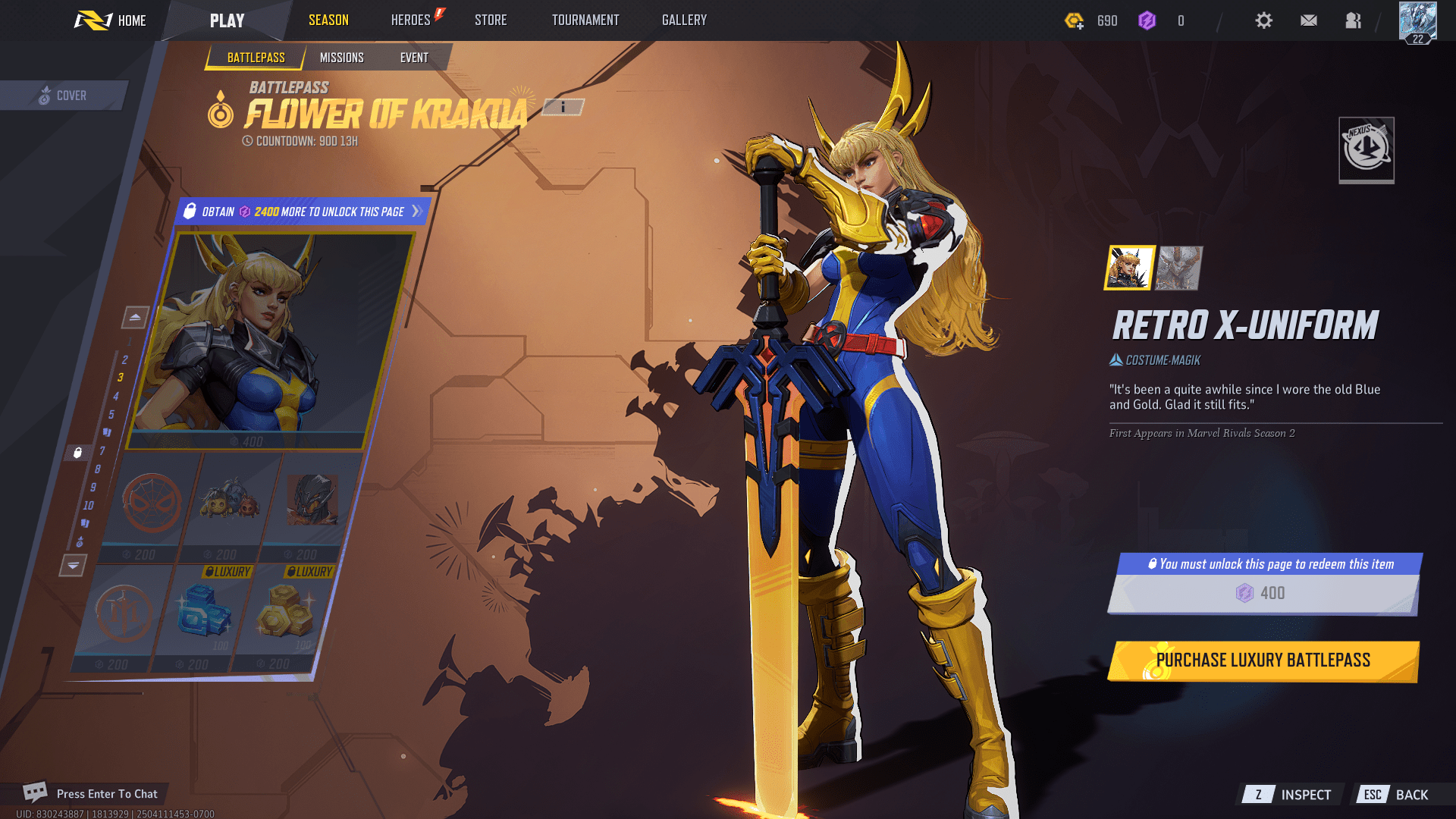Visit the Store
Image resolution: width=1456 pixels, height=819 pixels.
click(x=491, y=20)
